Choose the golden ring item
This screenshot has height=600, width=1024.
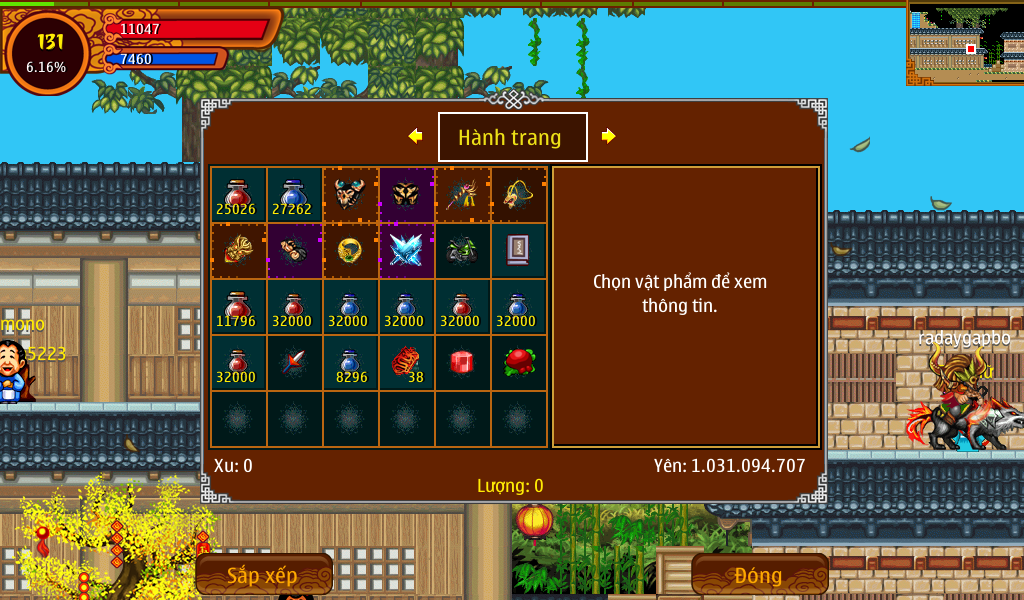pos(350,250)
